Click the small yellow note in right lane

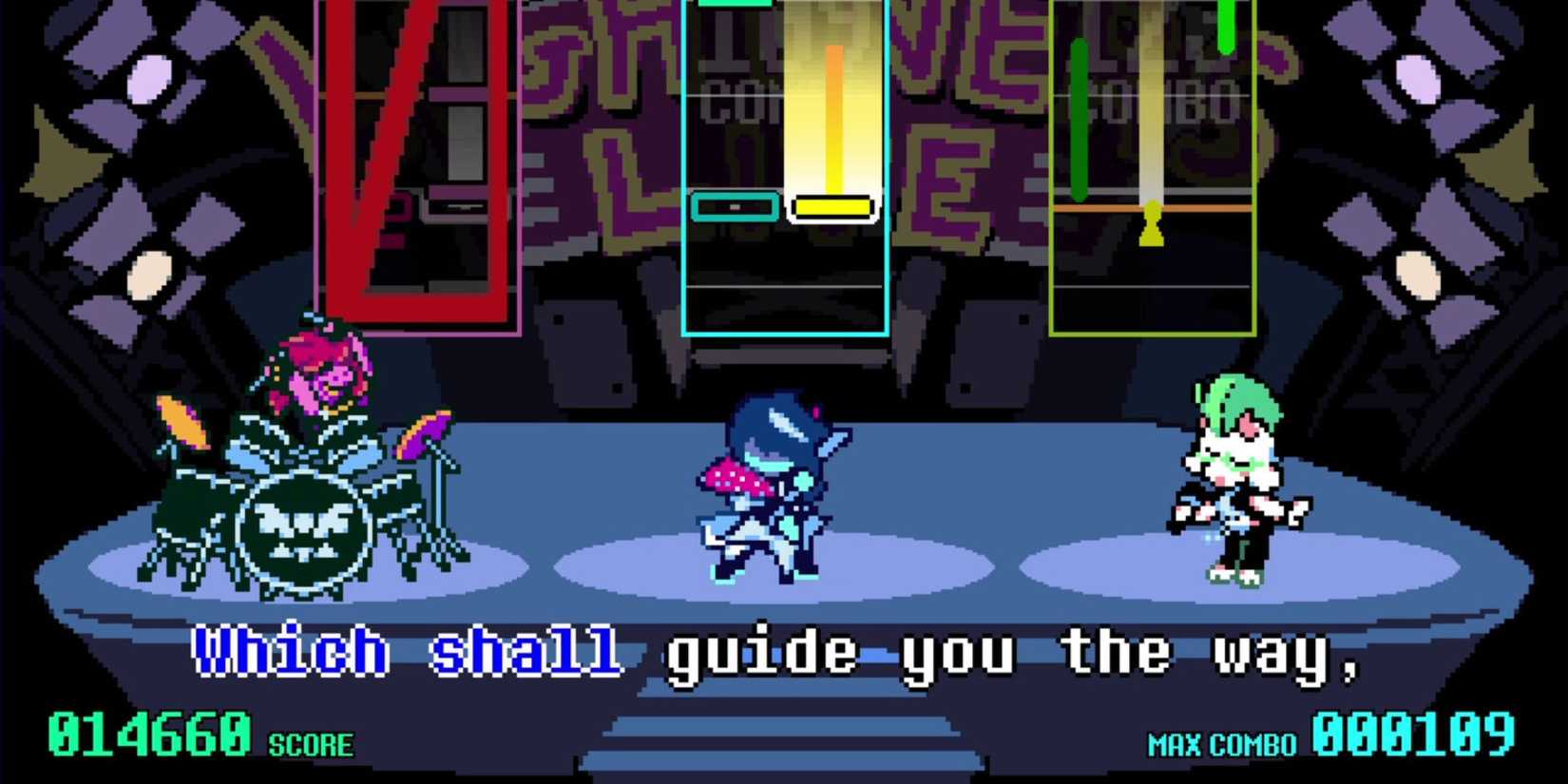[x=1154, y=223]
